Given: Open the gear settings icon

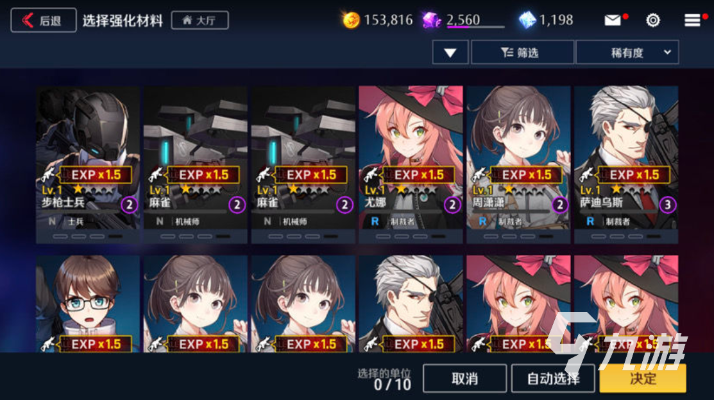Looking at the screenshot, I should tap(653, 20).
